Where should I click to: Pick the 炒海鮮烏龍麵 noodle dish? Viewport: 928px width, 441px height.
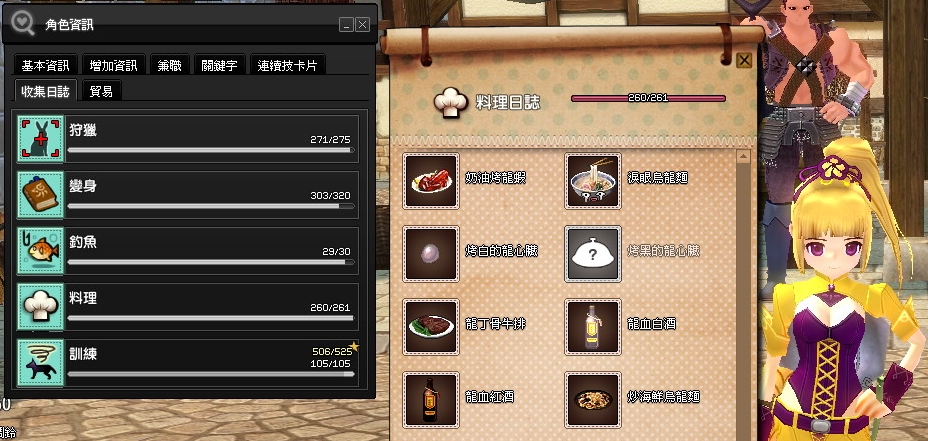595,399
